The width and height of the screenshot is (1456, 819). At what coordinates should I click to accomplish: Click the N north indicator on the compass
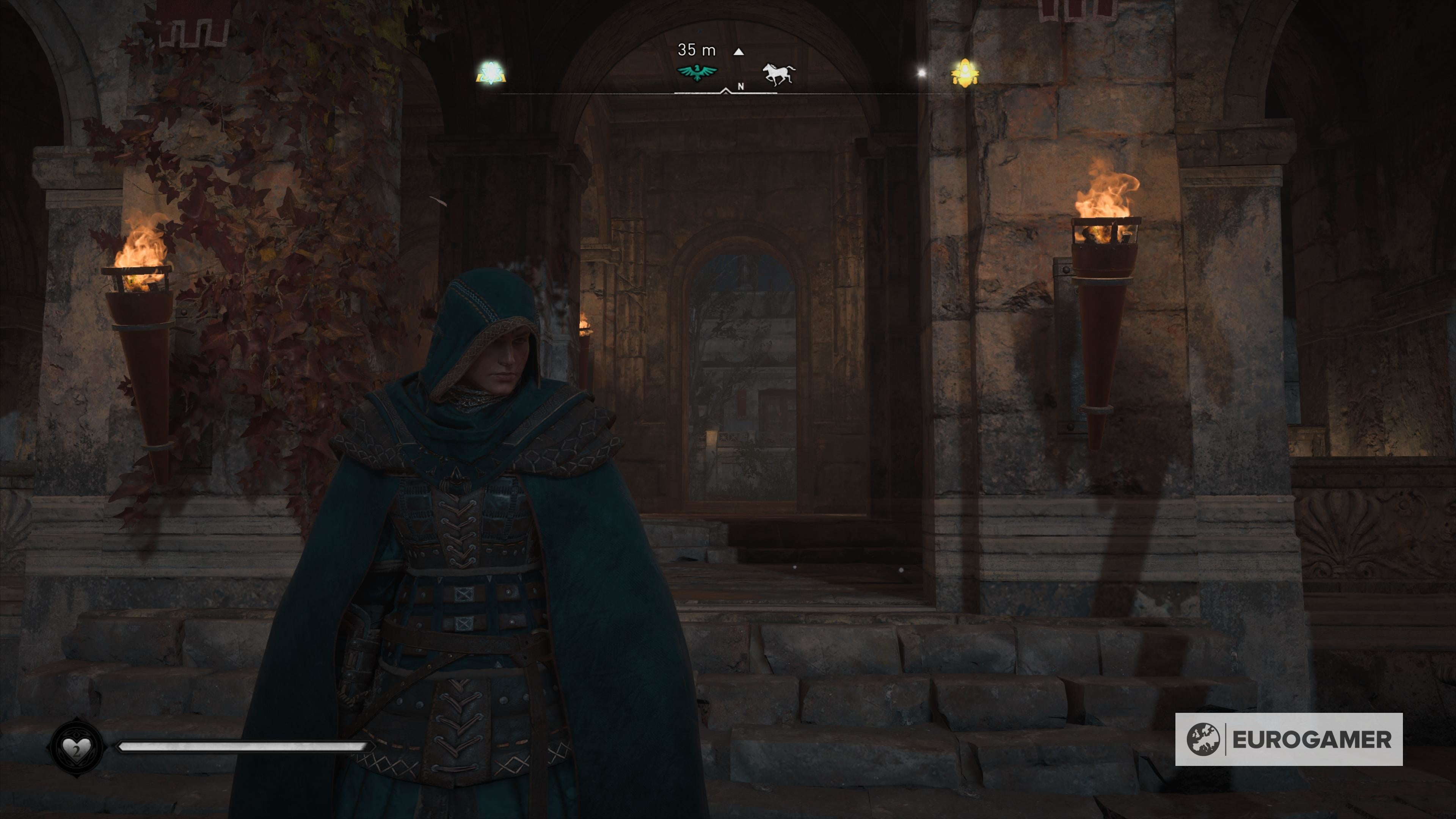point(741,86)
